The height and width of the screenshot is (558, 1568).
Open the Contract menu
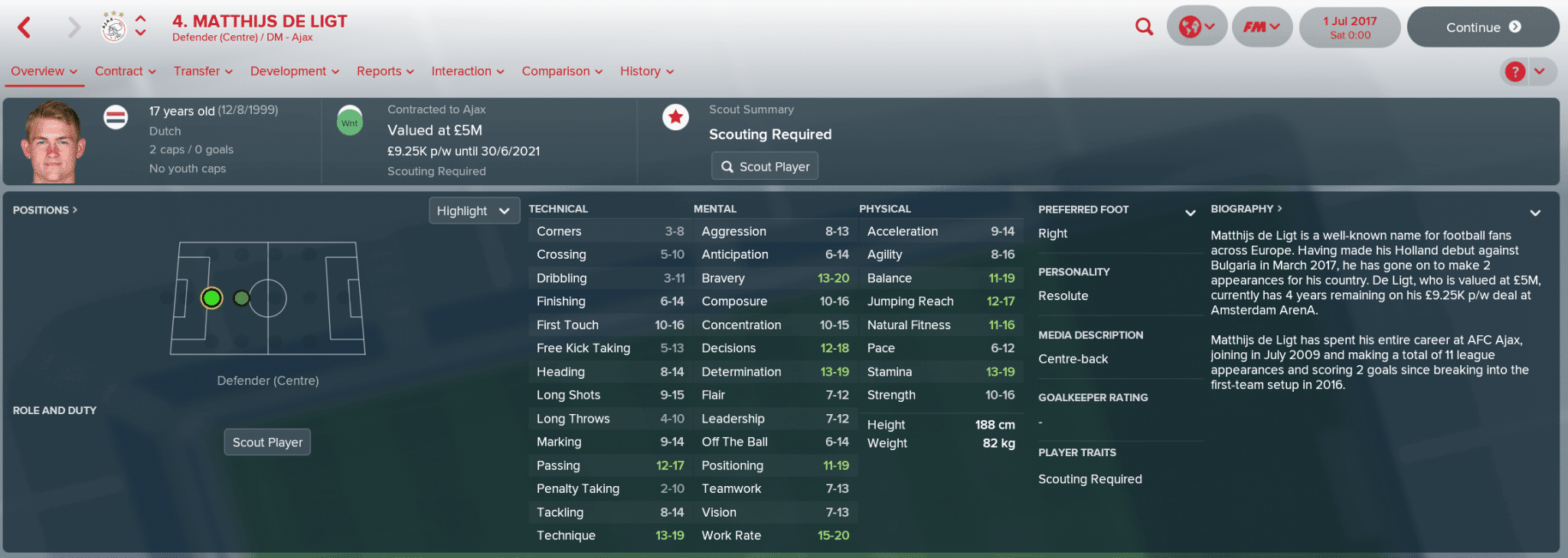pos(125,71)
